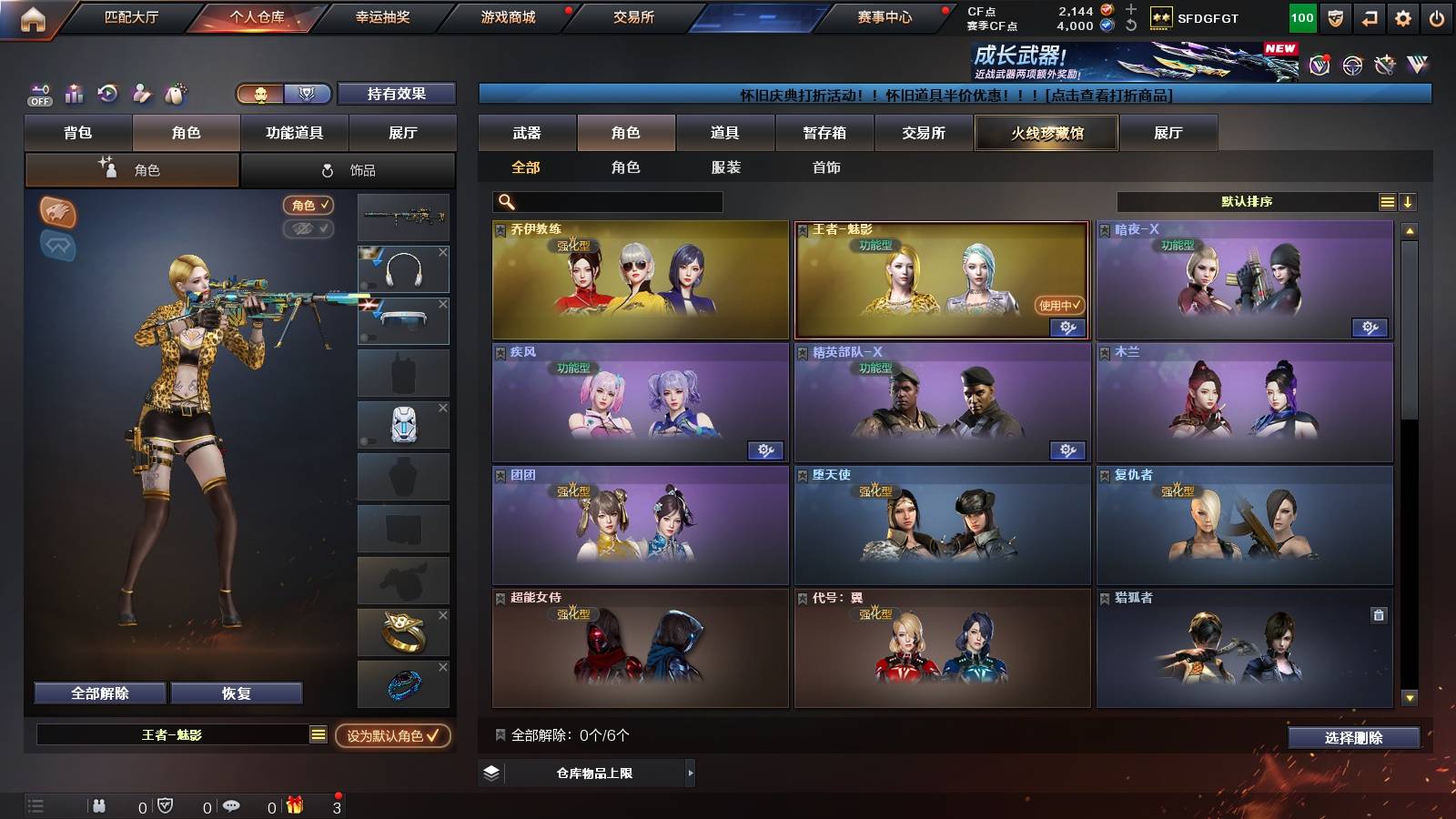Click the 选择删除 button

1355,737
